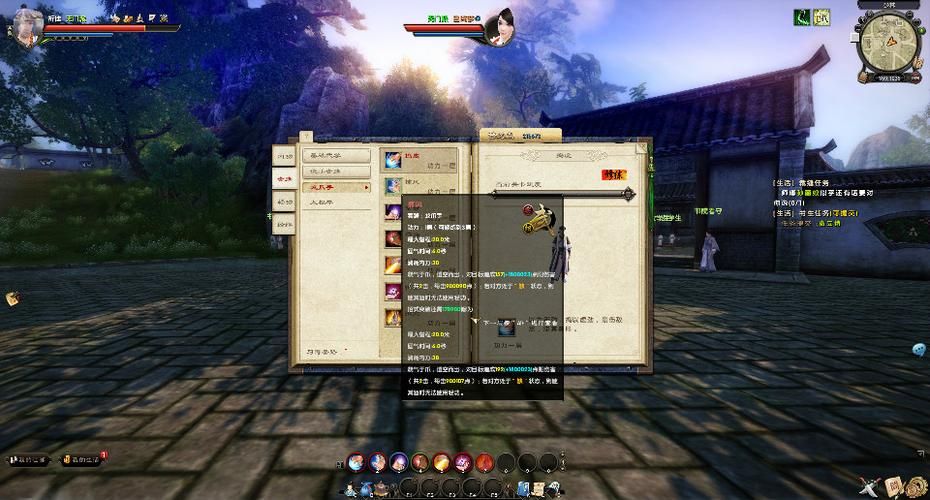The image size is (930, 500).
Task: Use the magenta skill on the hotbar
Action: tap(462, 461)
